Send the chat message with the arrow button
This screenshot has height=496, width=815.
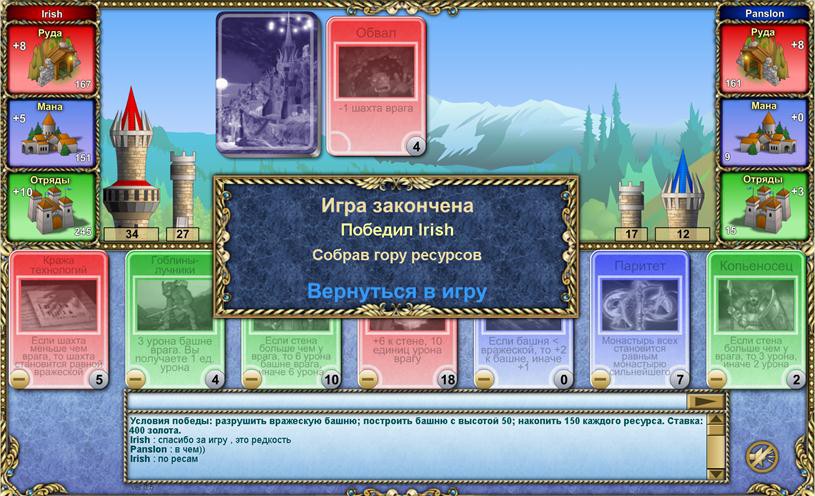(x=707, y=401)
